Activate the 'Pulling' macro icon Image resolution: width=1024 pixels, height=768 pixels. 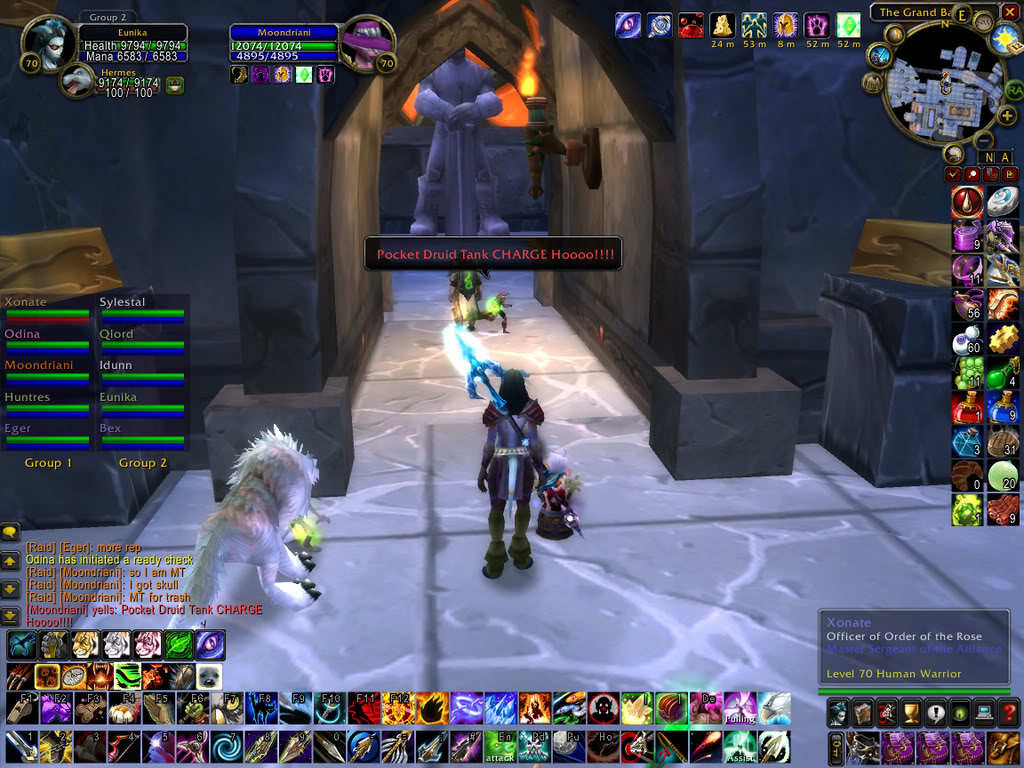pos(740,708)
